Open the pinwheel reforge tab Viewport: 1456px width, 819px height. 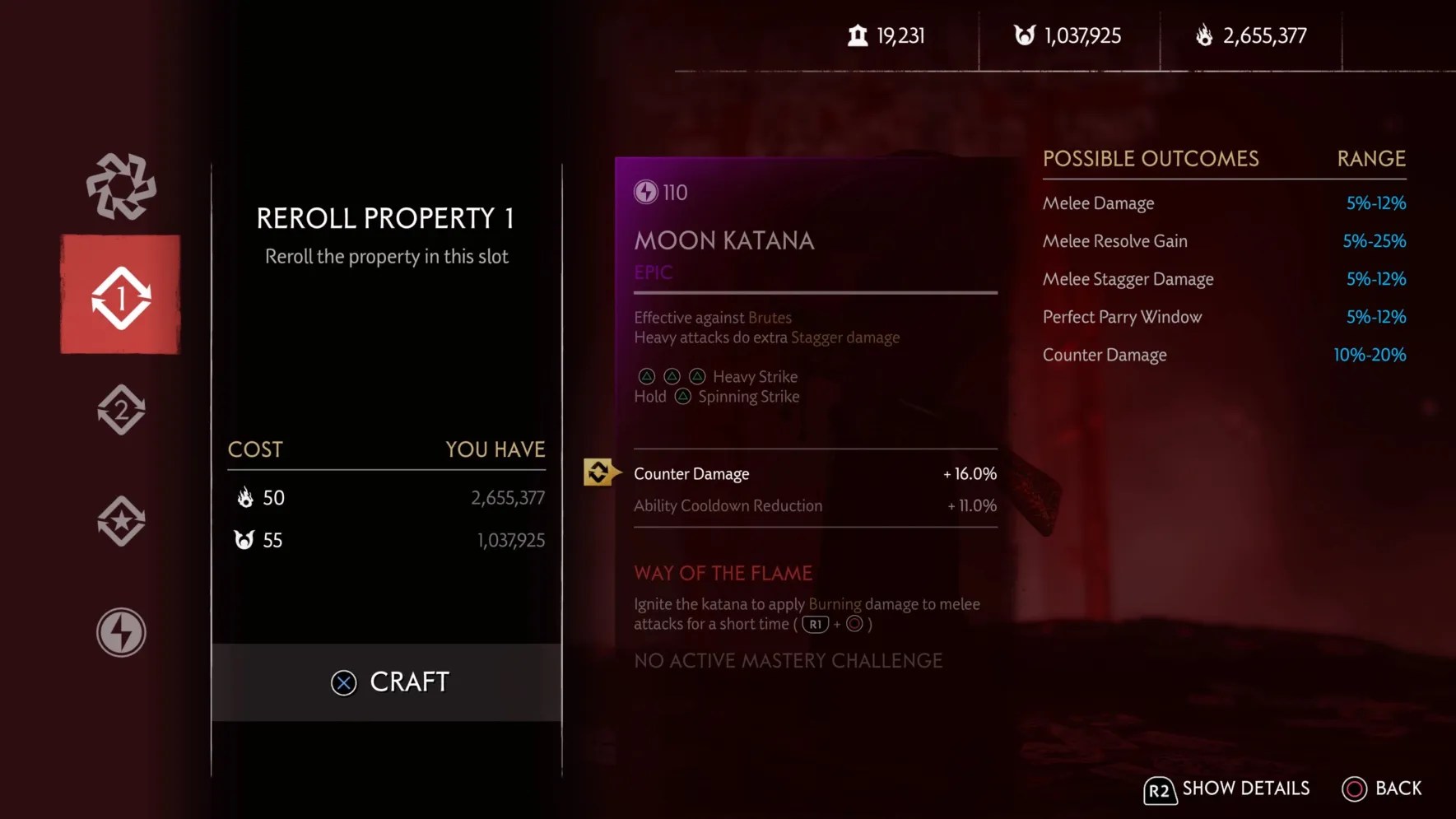pyautogui.click(x=121, y=186)
